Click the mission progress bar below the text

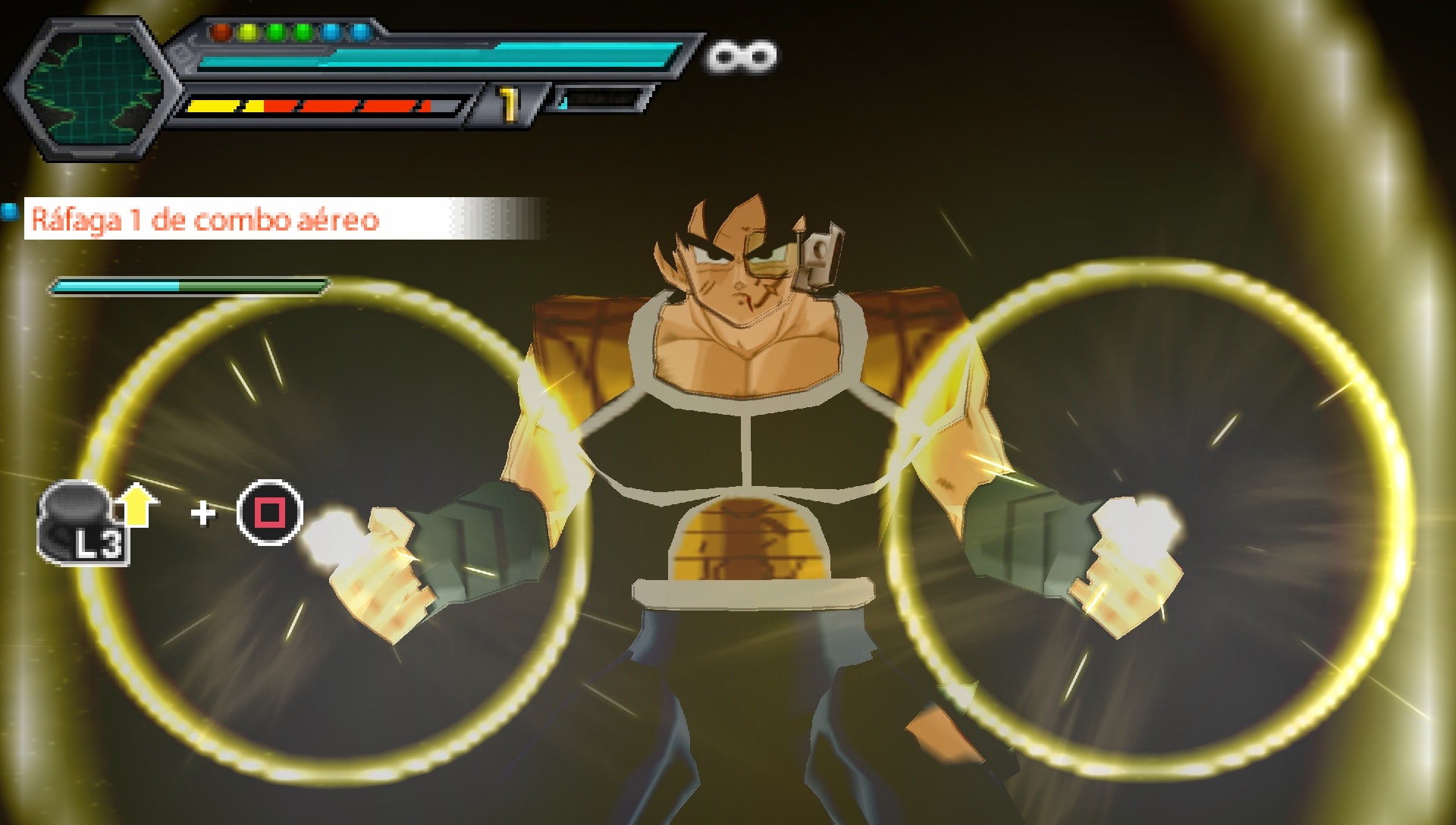click(x=190, y=286)
